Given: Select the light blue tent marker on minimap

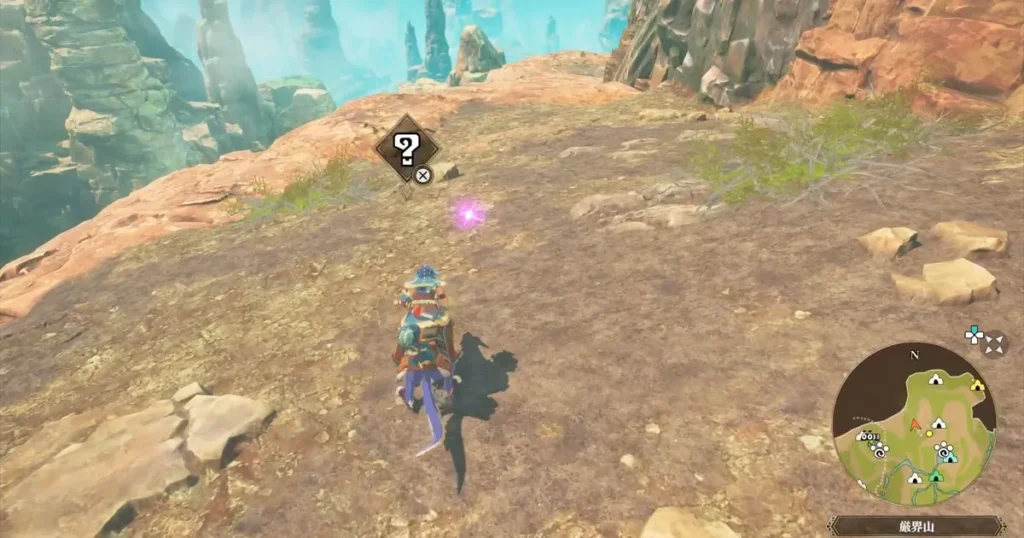Looking at the screenshot, I should point(950,456).
